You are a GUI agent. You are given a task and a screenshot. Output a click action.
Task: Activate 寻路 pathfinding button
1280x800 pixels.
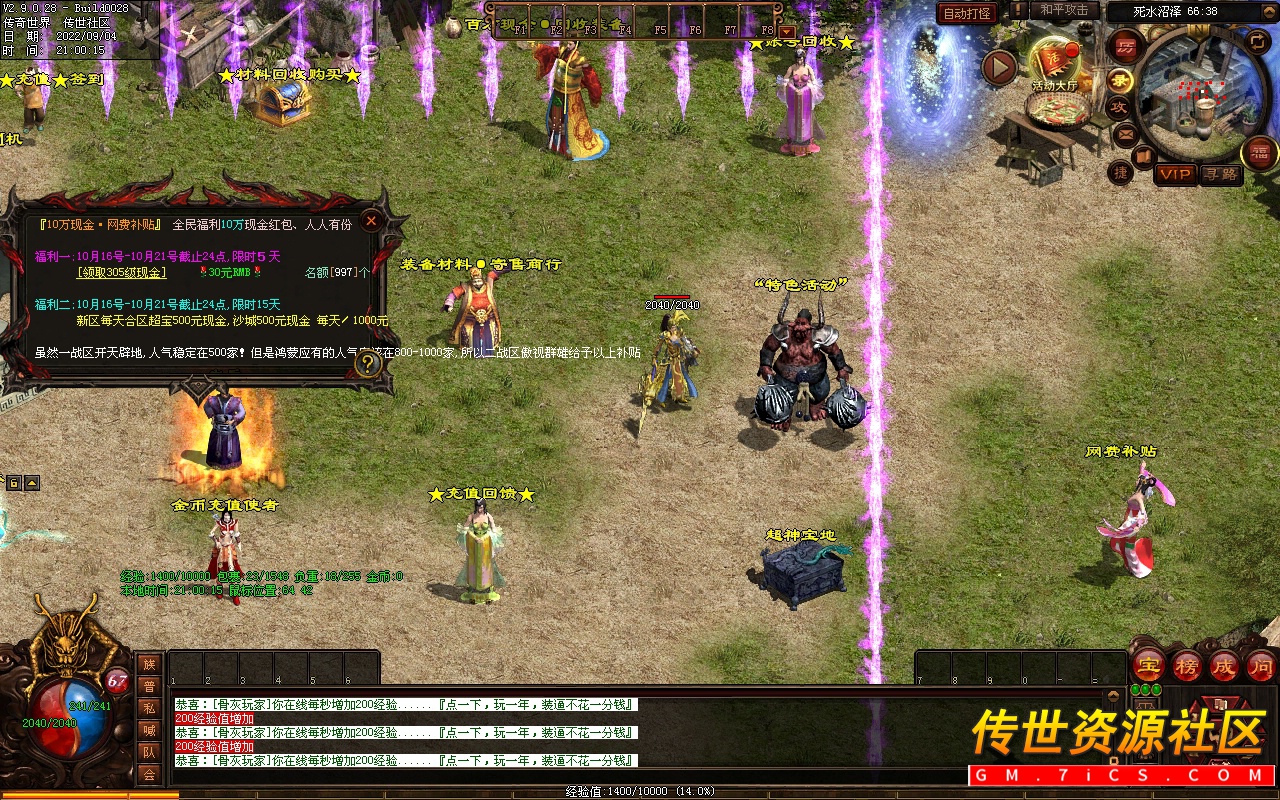[1220, 174]
